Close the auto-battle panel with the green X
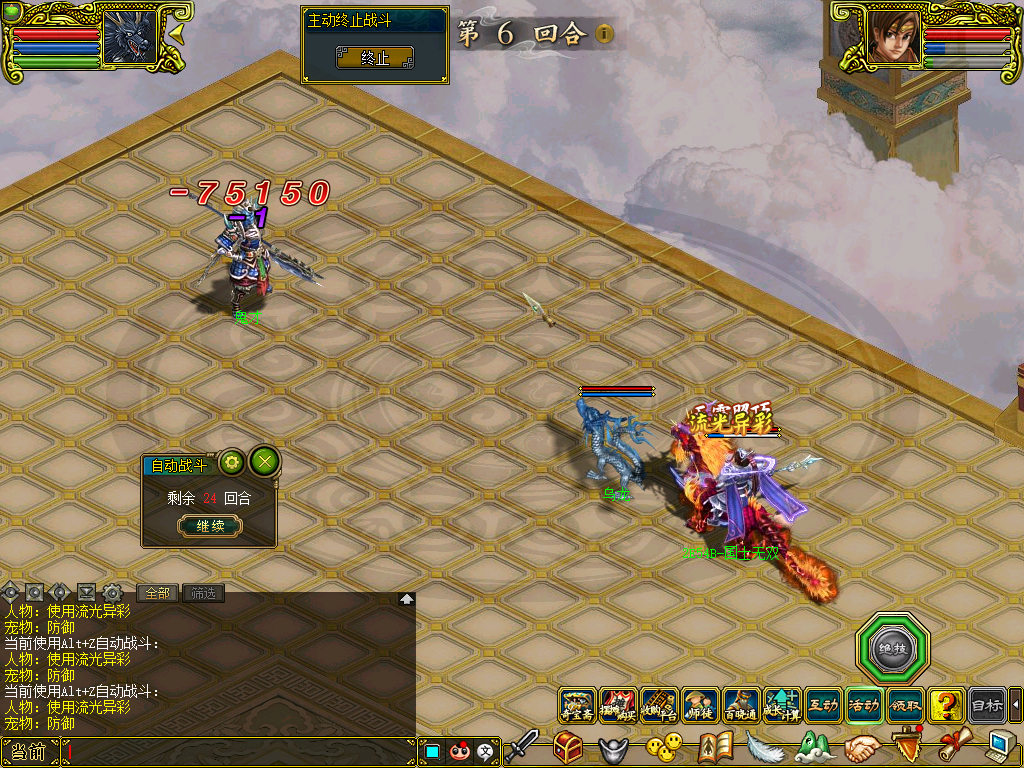Image resolution: width=1024 pixels, height=768 pixels. 264,461
